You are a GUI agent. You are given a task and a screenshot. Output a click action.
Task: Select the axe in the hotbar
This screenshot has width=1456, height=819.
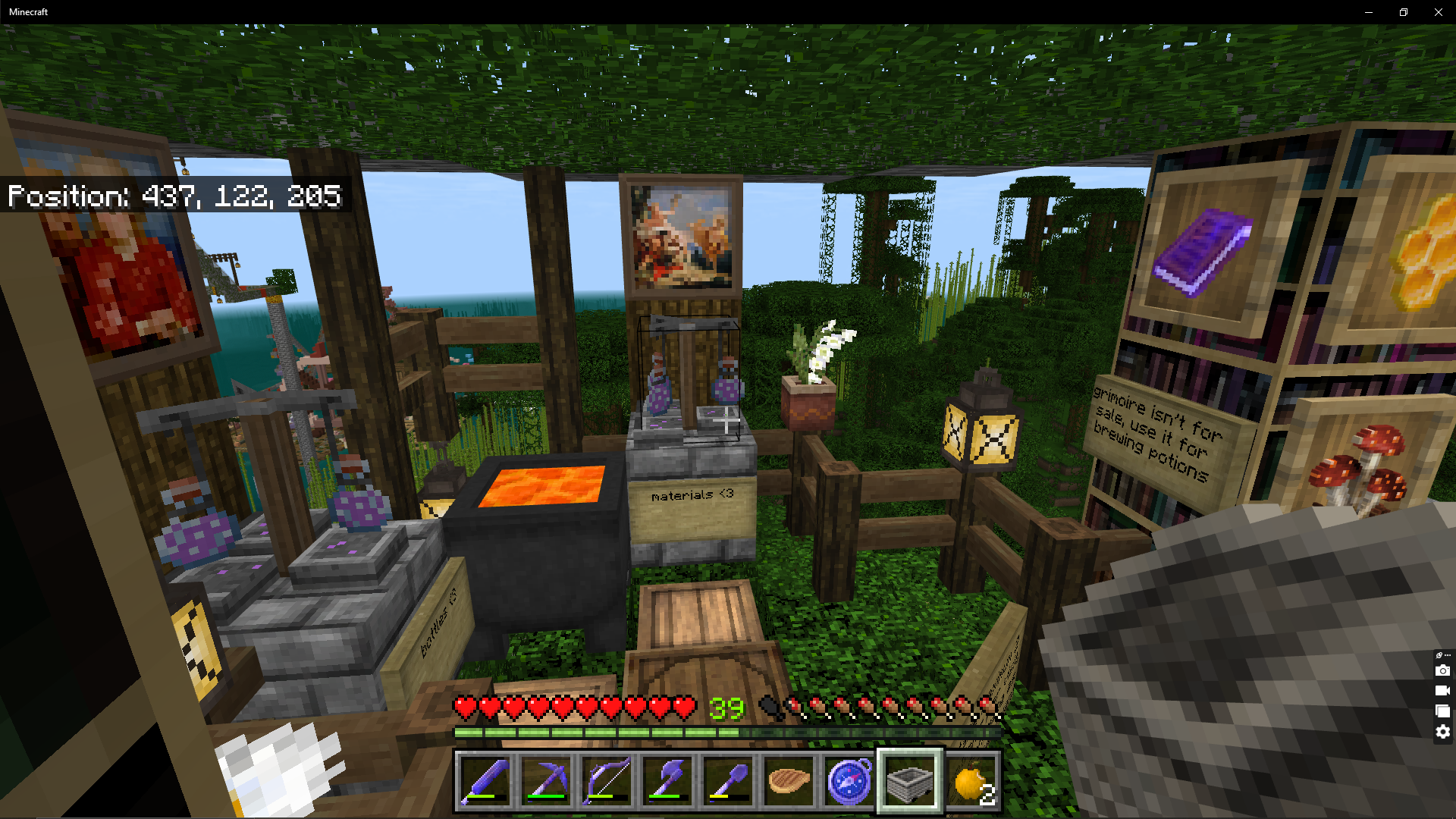tap(667, 782)
